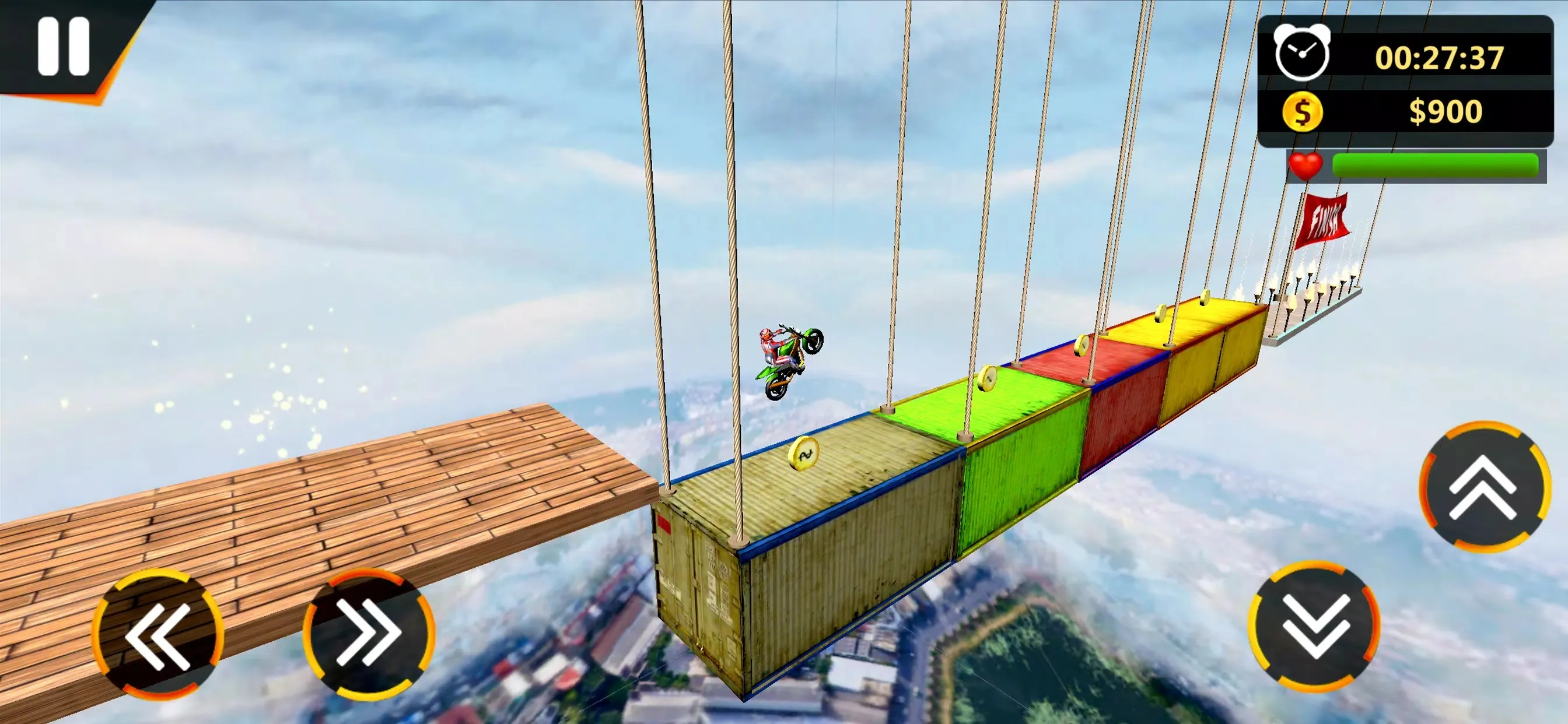Hit the up double-chevron accelerate button
The width and height of the screenshot is (1568, 724).
point(1483,487)
